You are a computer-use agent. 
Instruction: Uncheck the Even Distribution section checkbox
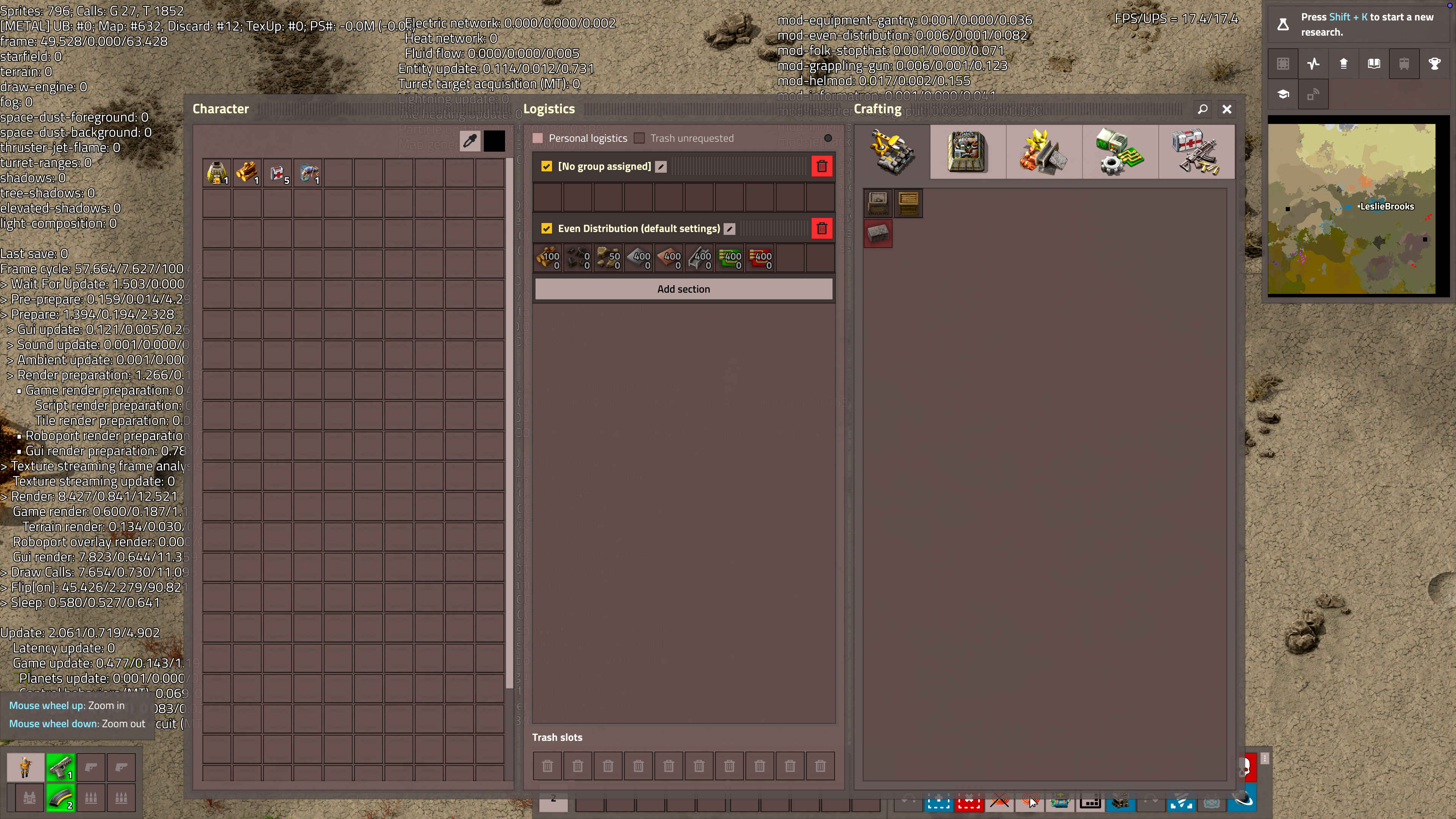(546, 228)
